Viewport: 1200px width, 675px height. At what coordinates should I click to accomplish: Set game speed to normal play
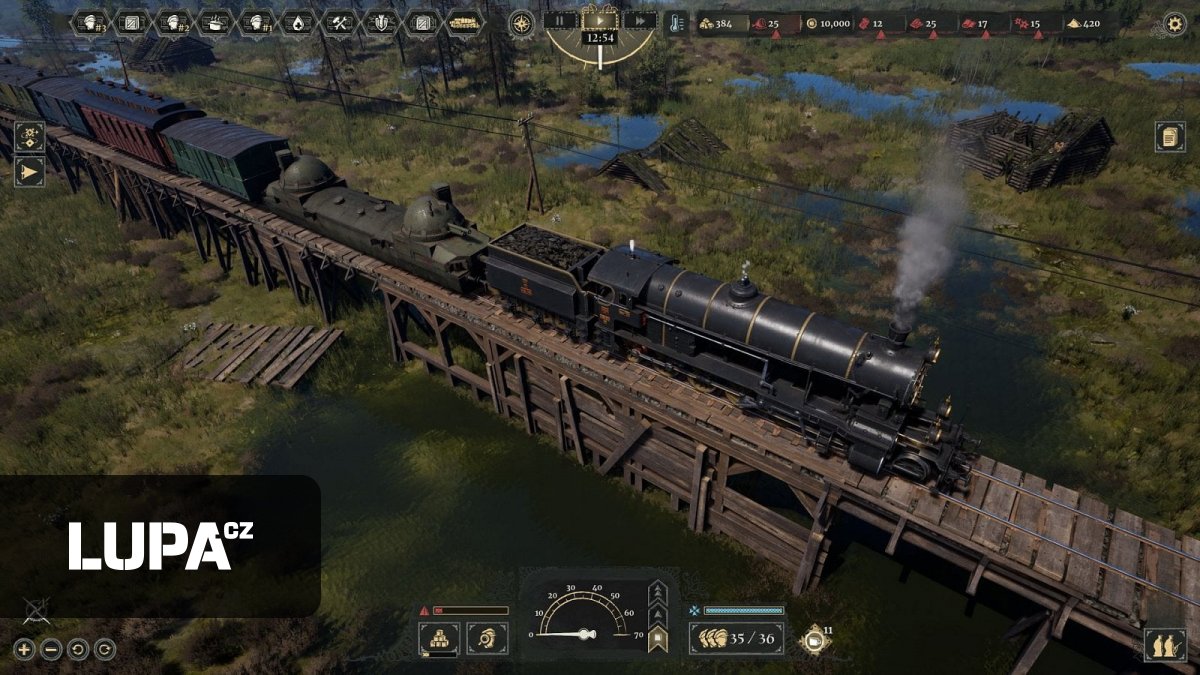point(599,20)
